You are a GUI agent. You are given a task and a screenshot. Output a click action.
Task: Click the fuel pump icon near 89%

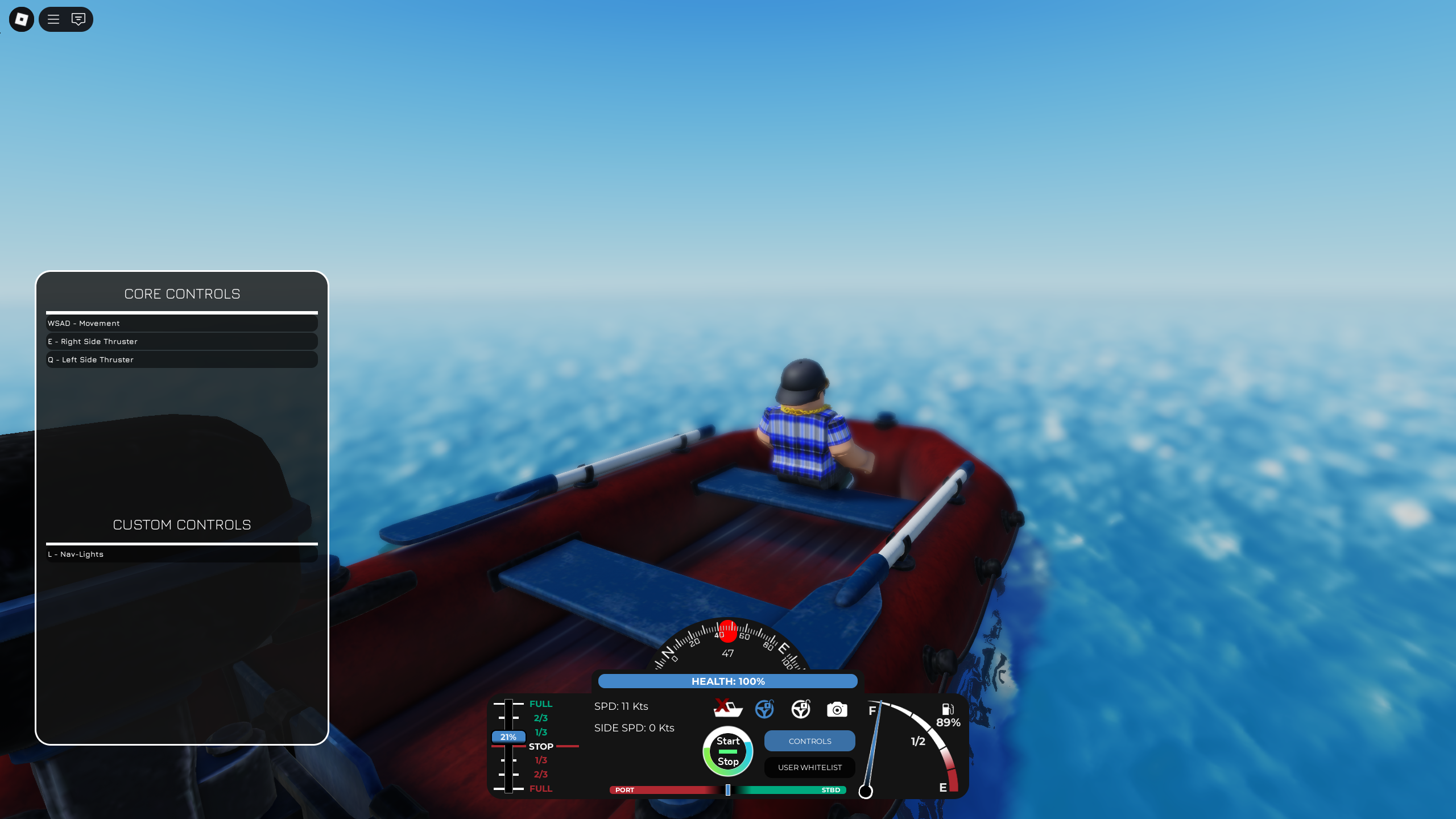[x=946, y=709]
